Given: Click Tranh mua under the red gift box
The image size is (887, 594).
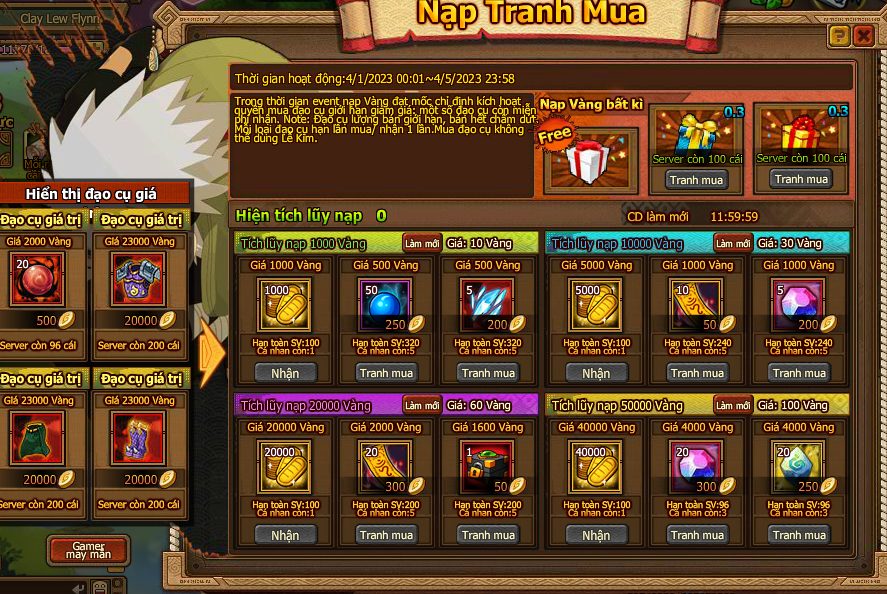Looking at the screenshot, I should 801,179.
